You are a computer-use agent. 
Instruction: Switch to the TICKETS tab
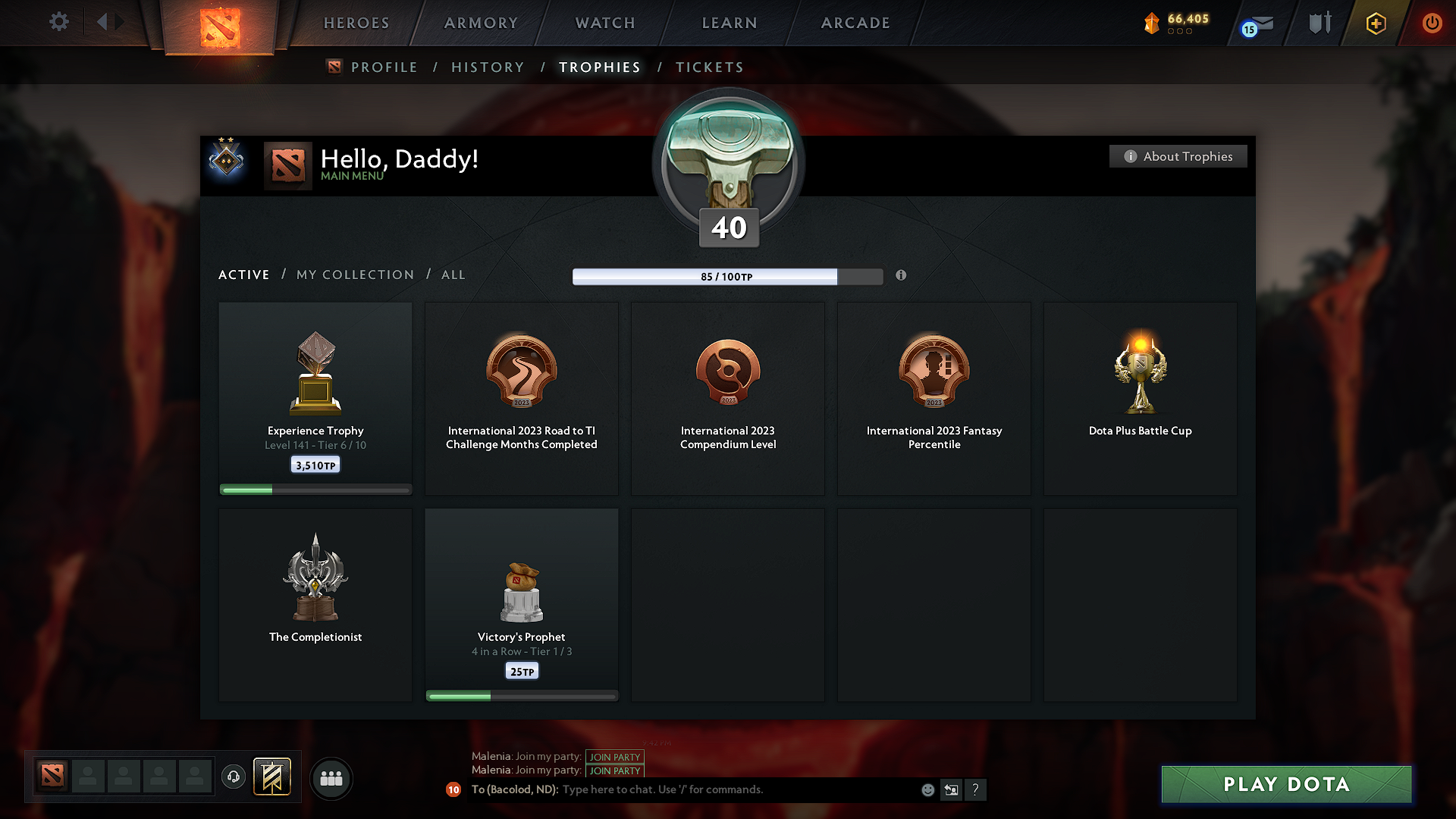[x=709, y=67]
